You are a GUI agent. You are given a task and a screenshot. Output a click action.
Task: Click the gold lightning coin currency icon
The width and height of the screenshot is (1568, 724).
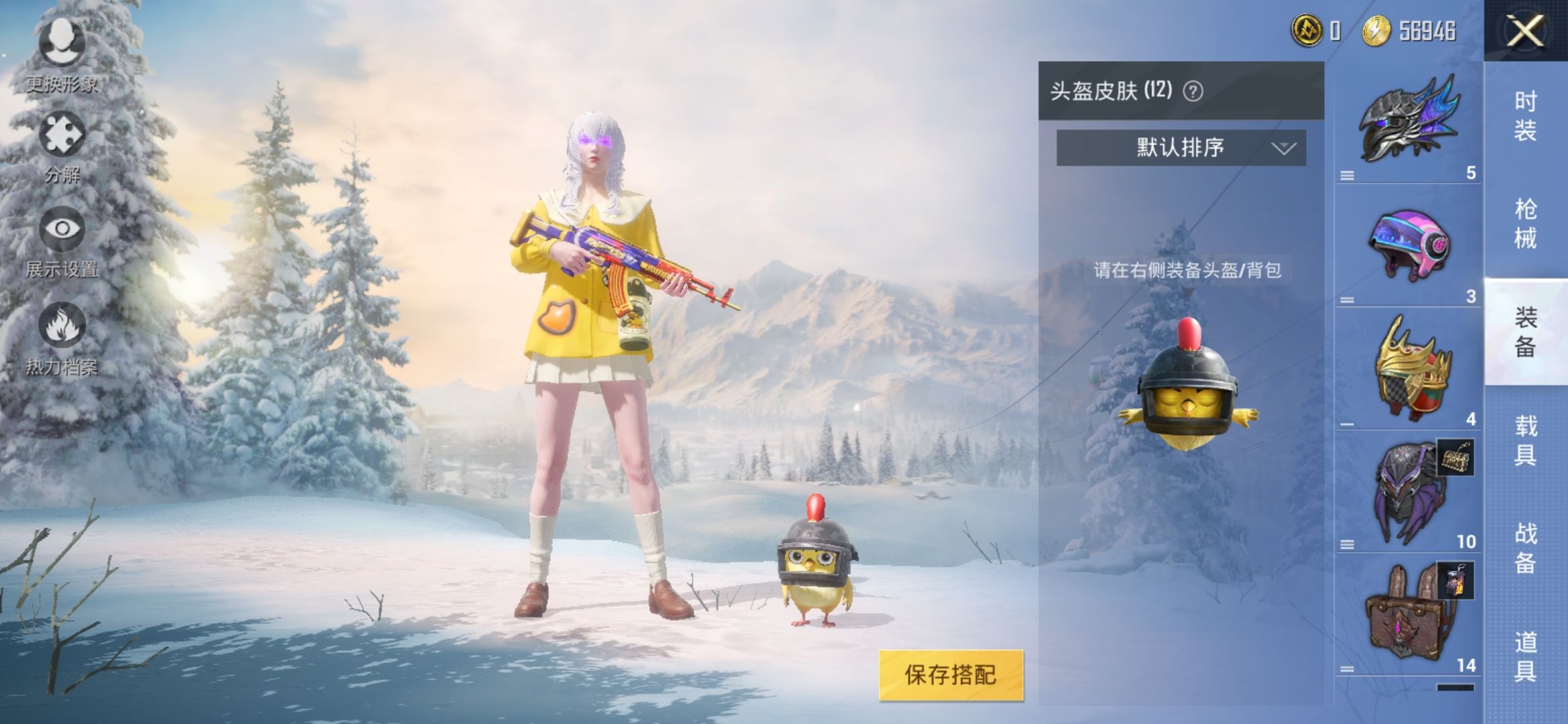(1376, 32)
